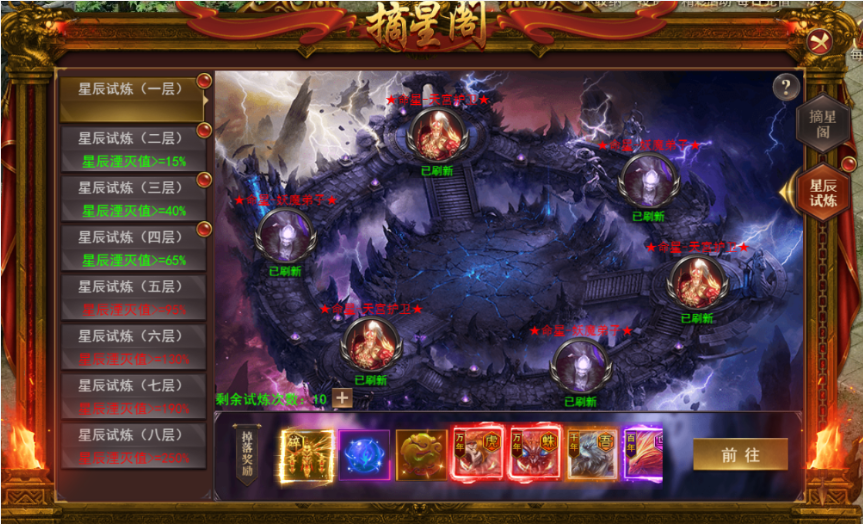Viewport: 863px width, 524px height.
Task: Select the 千年 wolf reward icon
Action: (593, 455)
